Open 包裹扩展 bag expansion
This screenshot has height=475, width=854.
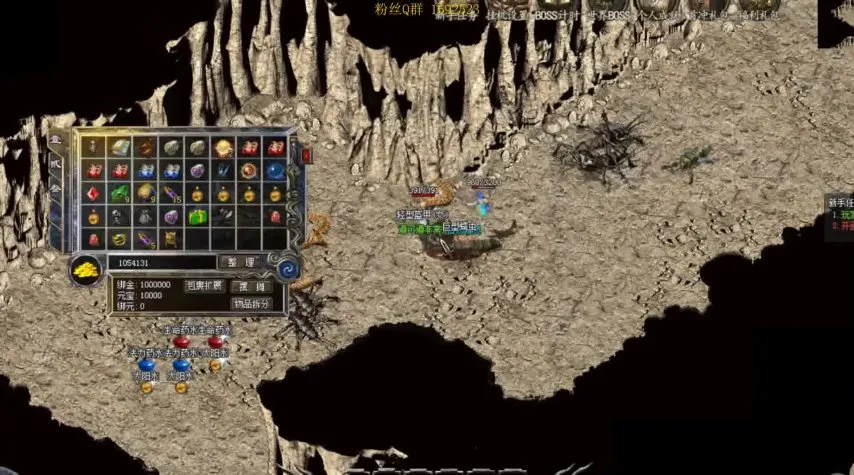click(204, 286)
